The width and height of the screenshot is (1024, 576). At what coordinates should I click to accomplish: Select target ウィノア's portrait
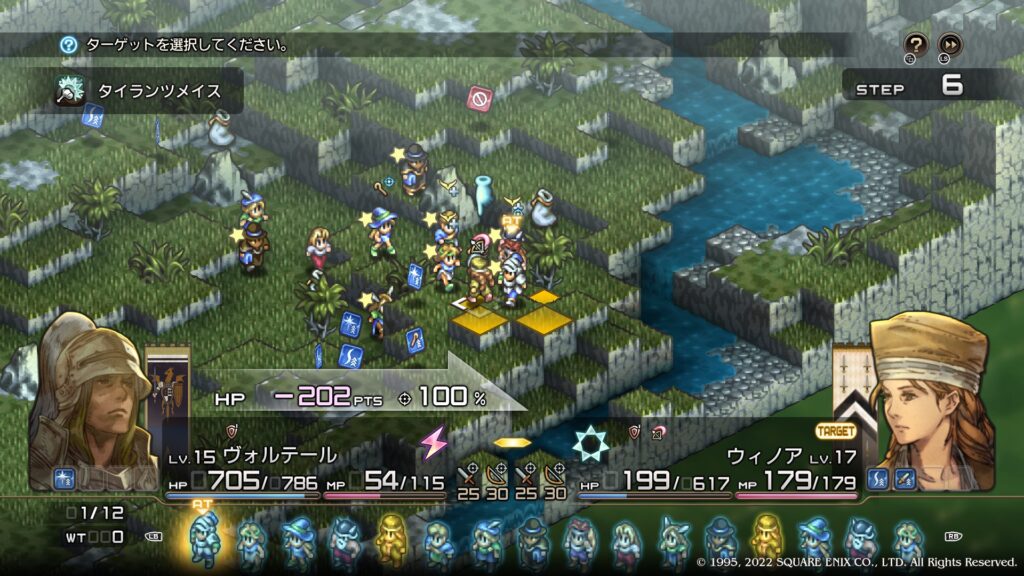[930, 400]
